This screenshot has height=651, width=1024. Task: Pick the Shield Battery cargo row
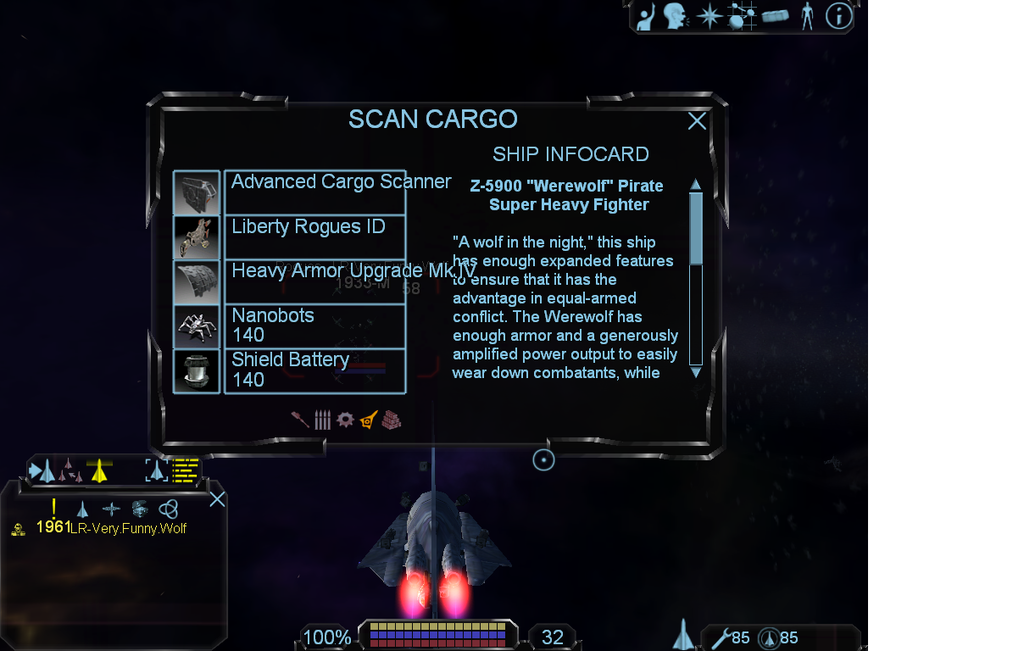(x=314, y=370)
